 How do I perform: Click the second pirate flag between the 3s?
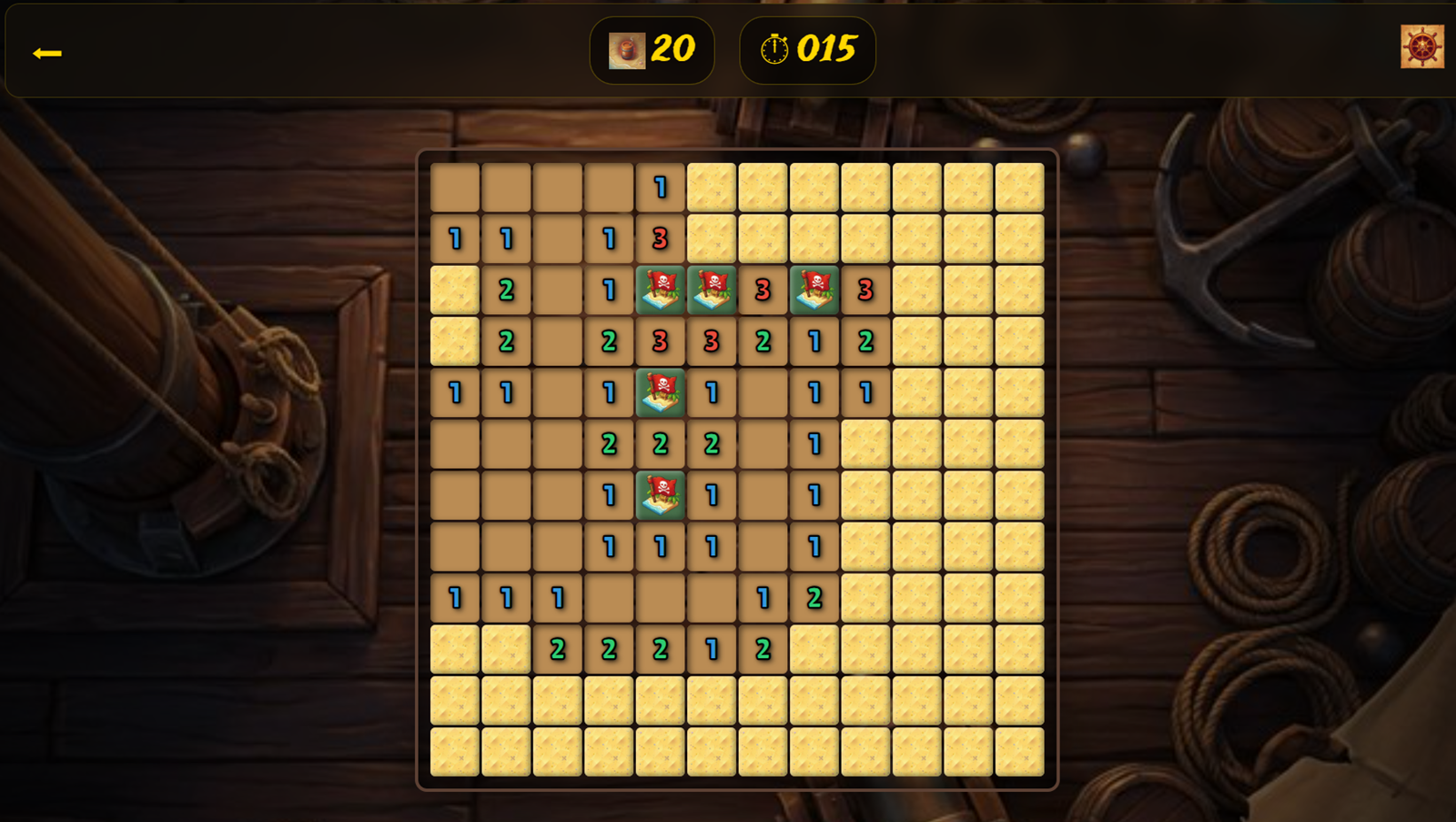pos(711,291)
